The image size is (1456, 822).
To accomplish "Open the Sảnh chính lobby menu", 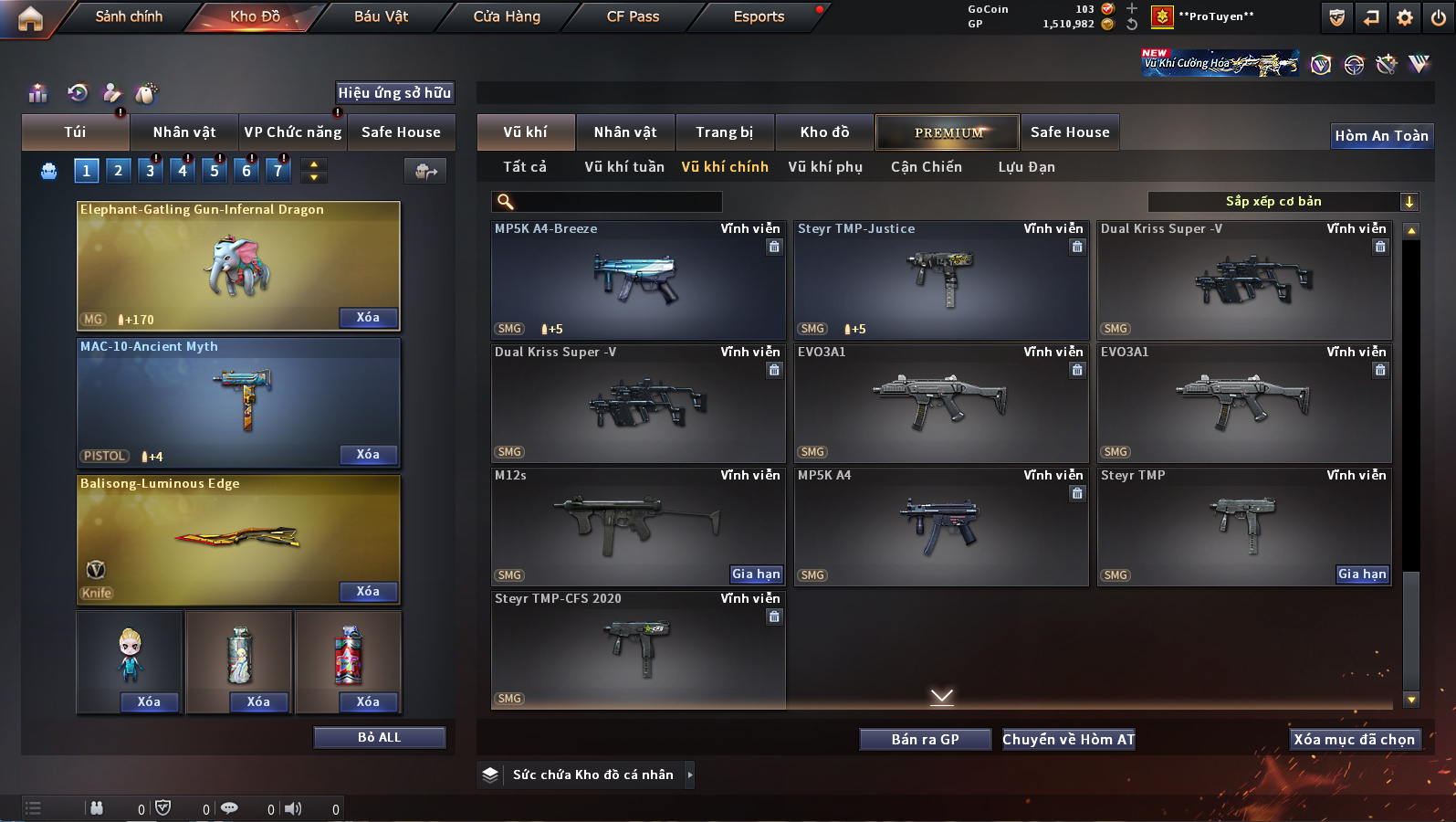I will (x=129, y=16).
